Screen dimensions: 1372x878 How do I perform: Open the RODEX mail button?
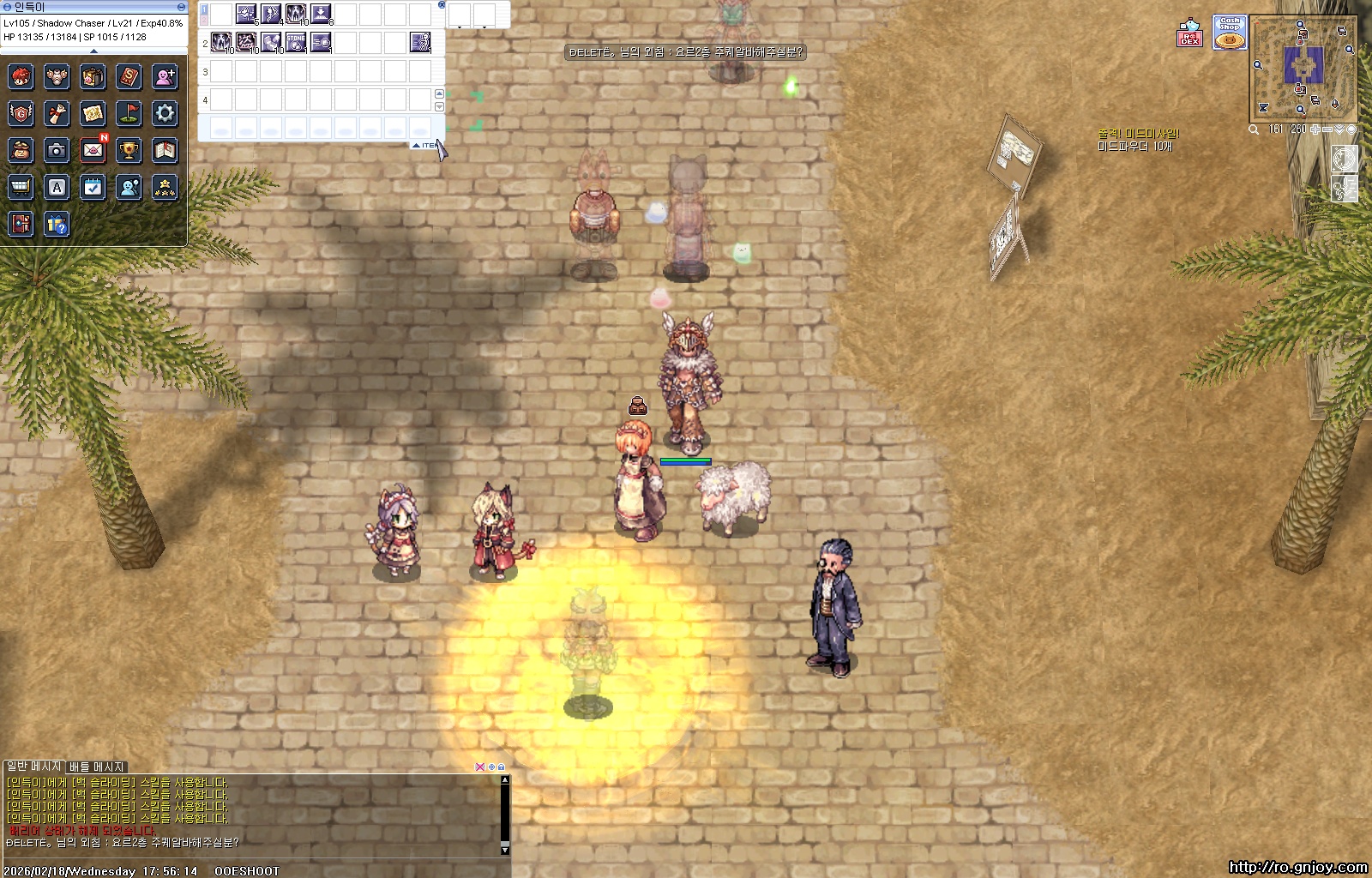(x=1189, y=33)
